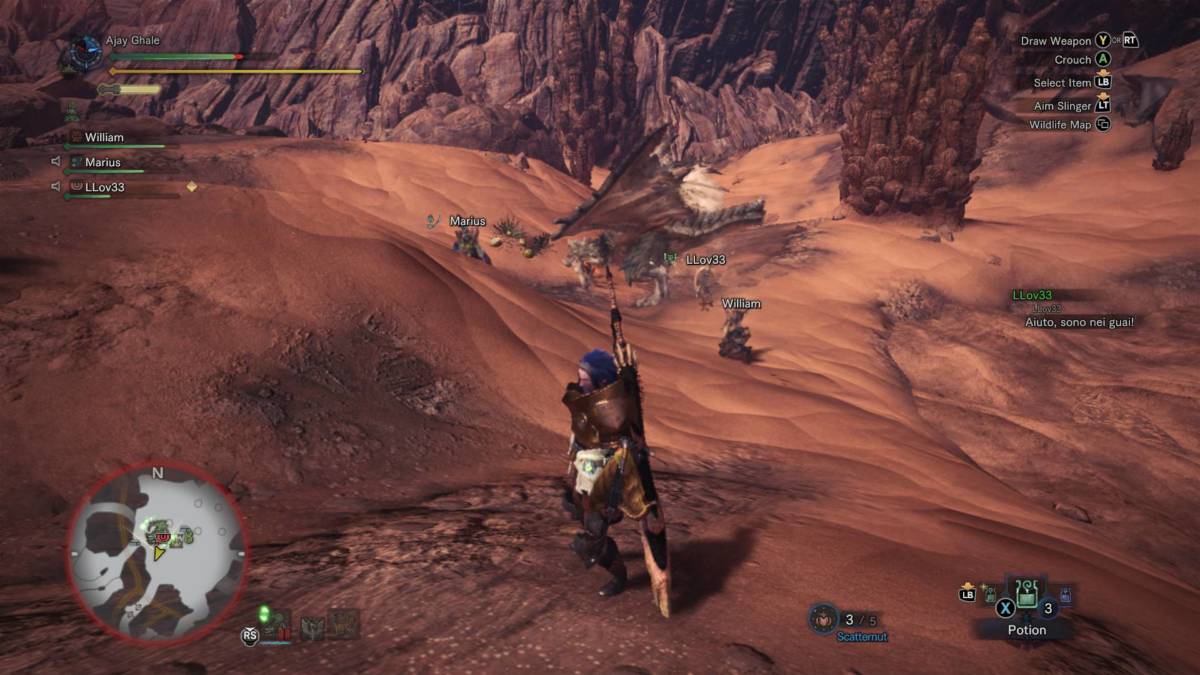Select William in the party list
The image size is (1200, 675).
(104, 138)
